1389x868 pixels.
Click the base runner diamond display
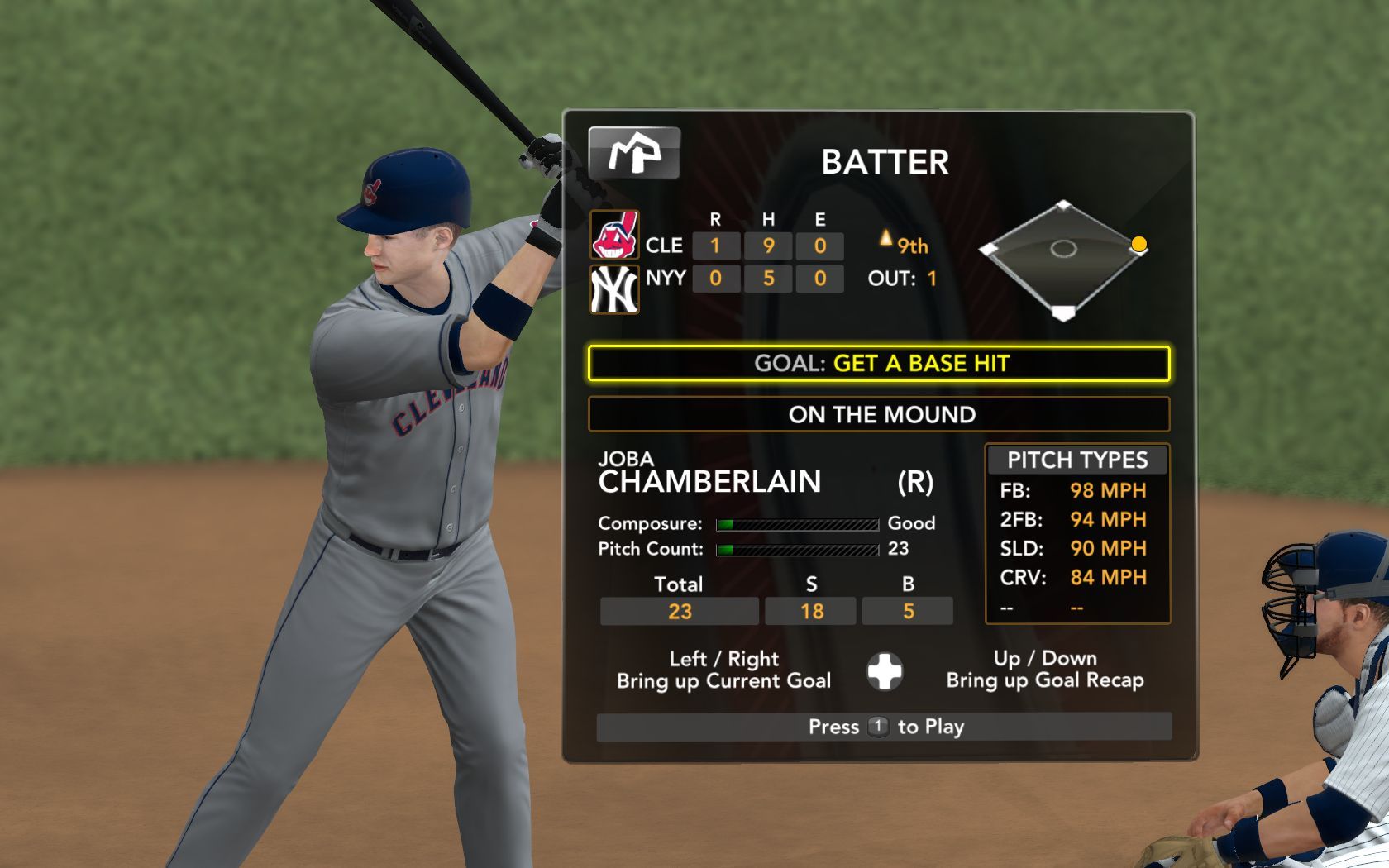[1063, 257]
